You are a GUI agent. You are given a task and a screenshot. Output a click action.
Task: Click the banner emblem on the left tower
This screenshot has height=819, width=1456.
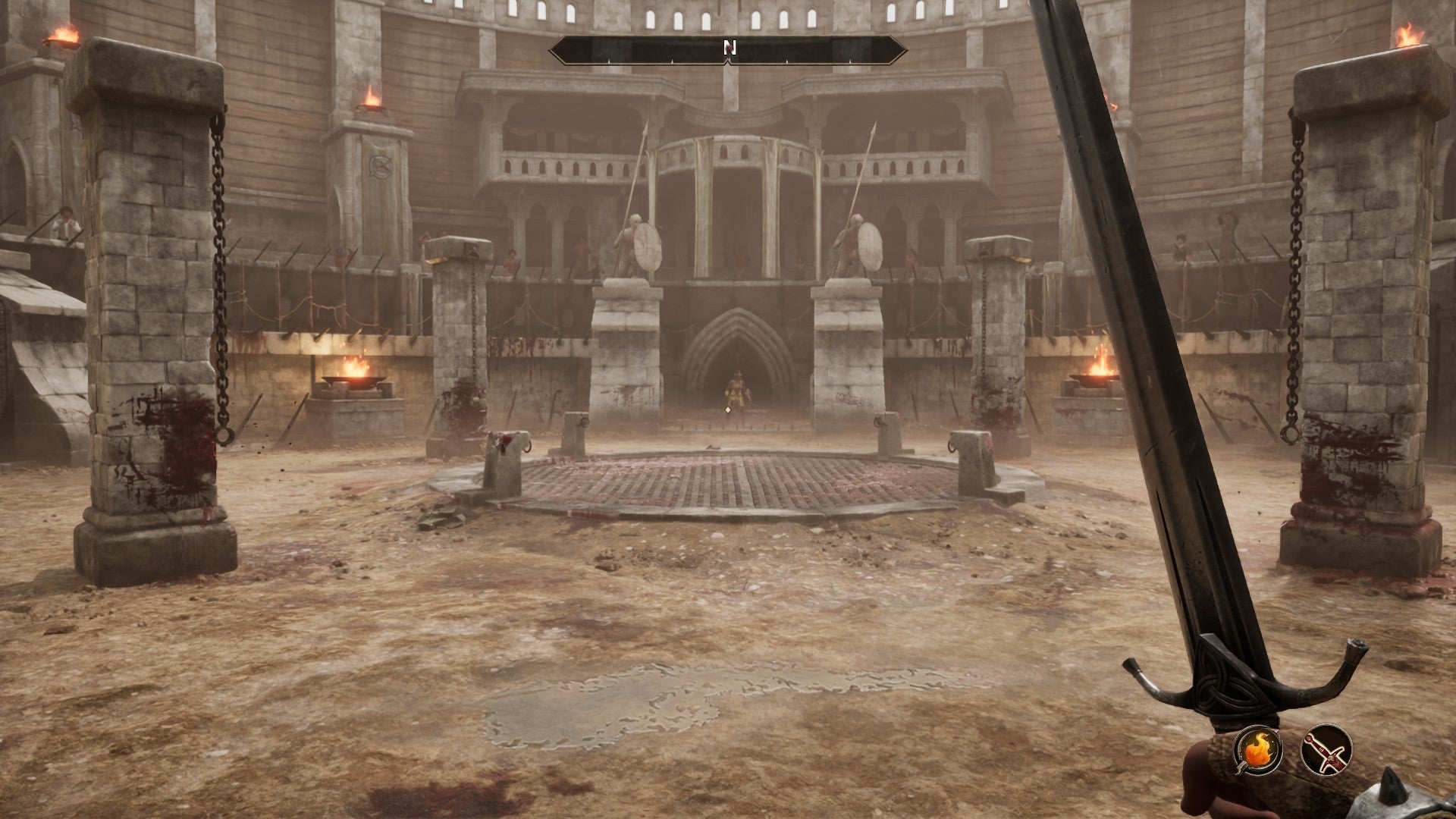pyautogui.click(x=379, y=165)
